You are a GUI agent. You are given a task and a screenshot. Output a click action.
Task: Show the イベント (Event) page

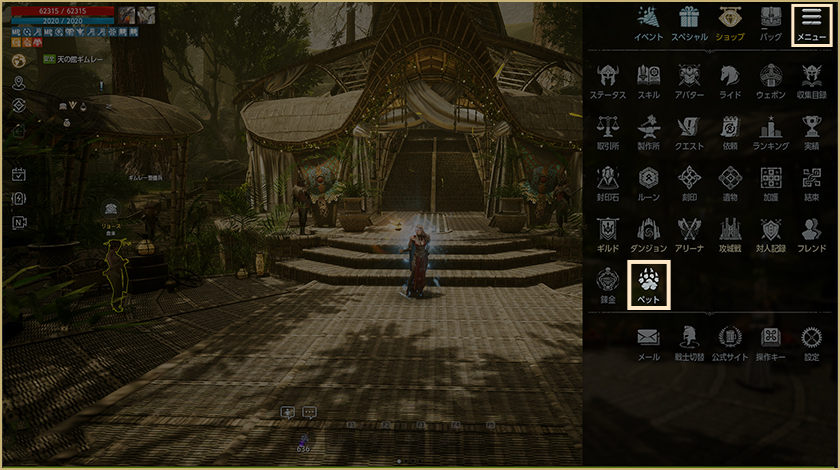pyautogui.click(x=648, y=22)
